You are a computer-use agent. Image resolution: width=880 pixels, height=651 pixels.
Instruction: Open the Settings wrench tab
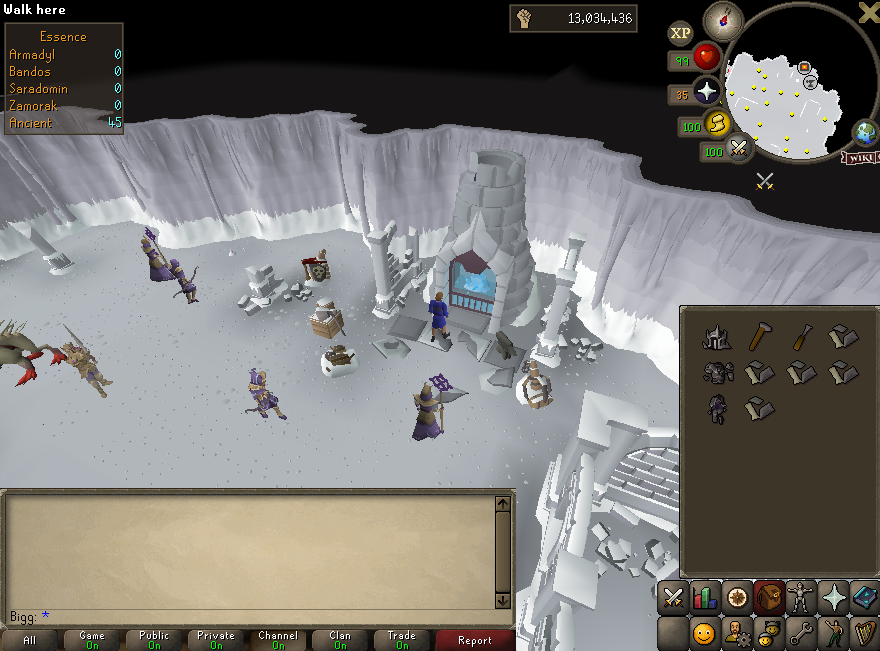click(x=800, y=632)
